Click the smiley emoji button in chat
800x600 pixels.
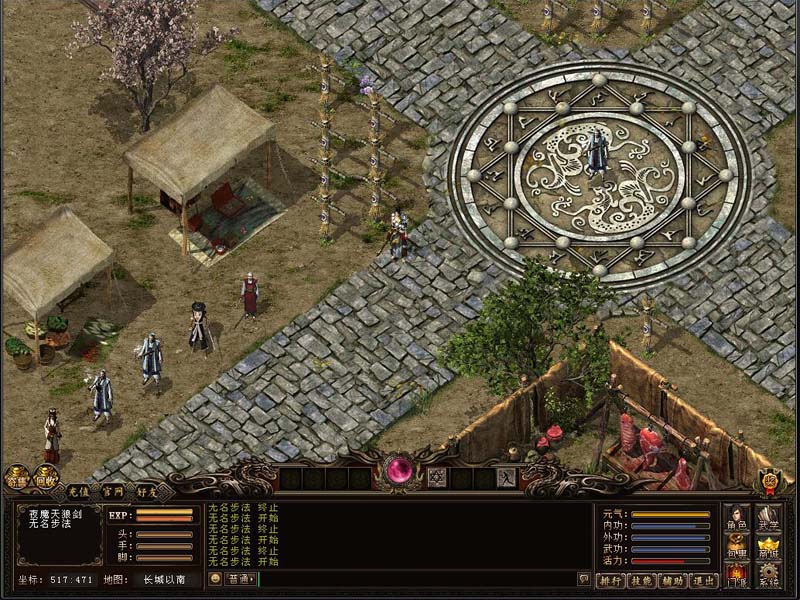[215, 579]
